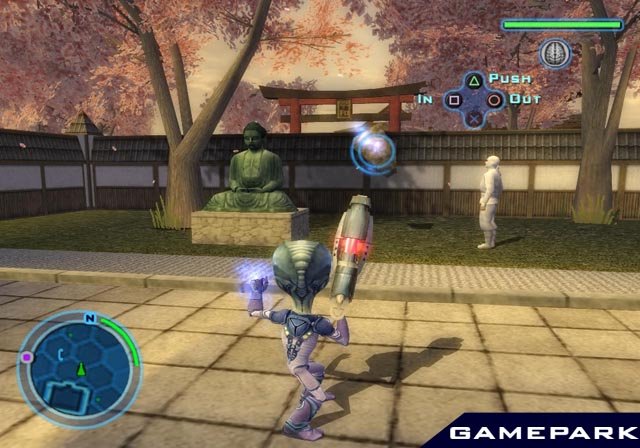Click the north N compass marker on the radar

pyautogui.click(x=90, y=319)
